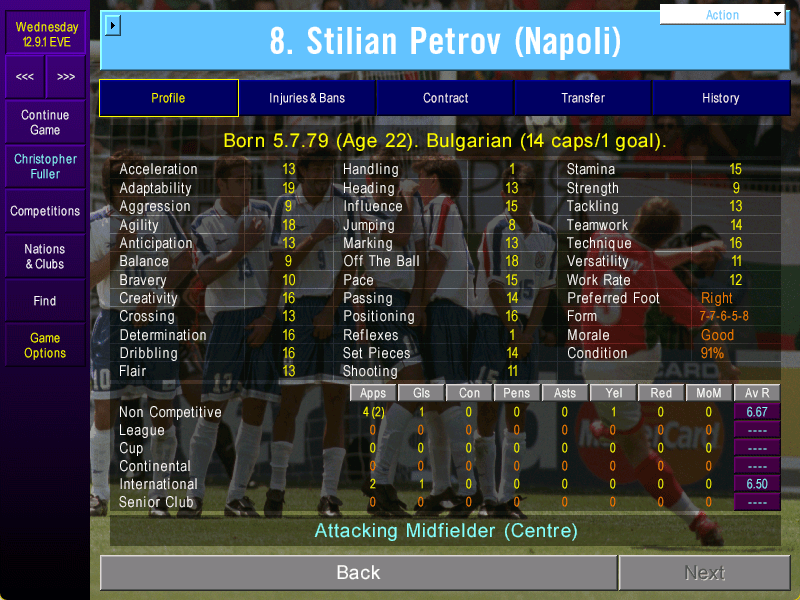Open Christopher Fuller manager screen
The width and height of the screenshot is (800, 600).
click(x=45, y=166)
